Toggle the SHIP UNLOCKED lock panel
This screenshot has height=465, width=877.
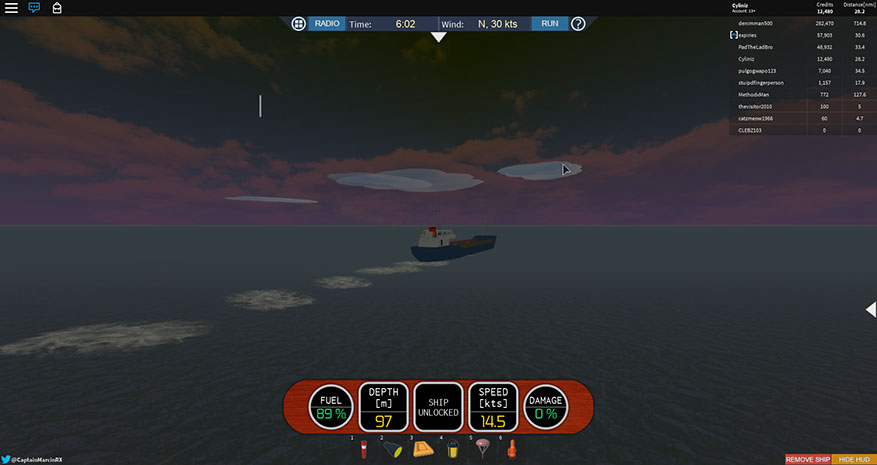click(438, 406)
